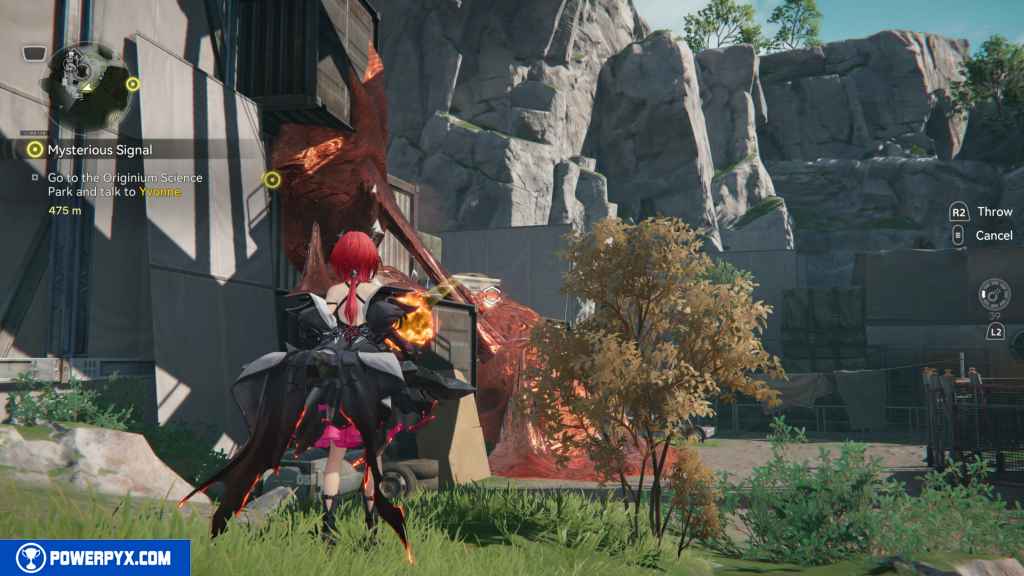Viewport: 1024px width, 576px height.
Task: Select the round gadget wheel icon
Action: tap(995, 294)
